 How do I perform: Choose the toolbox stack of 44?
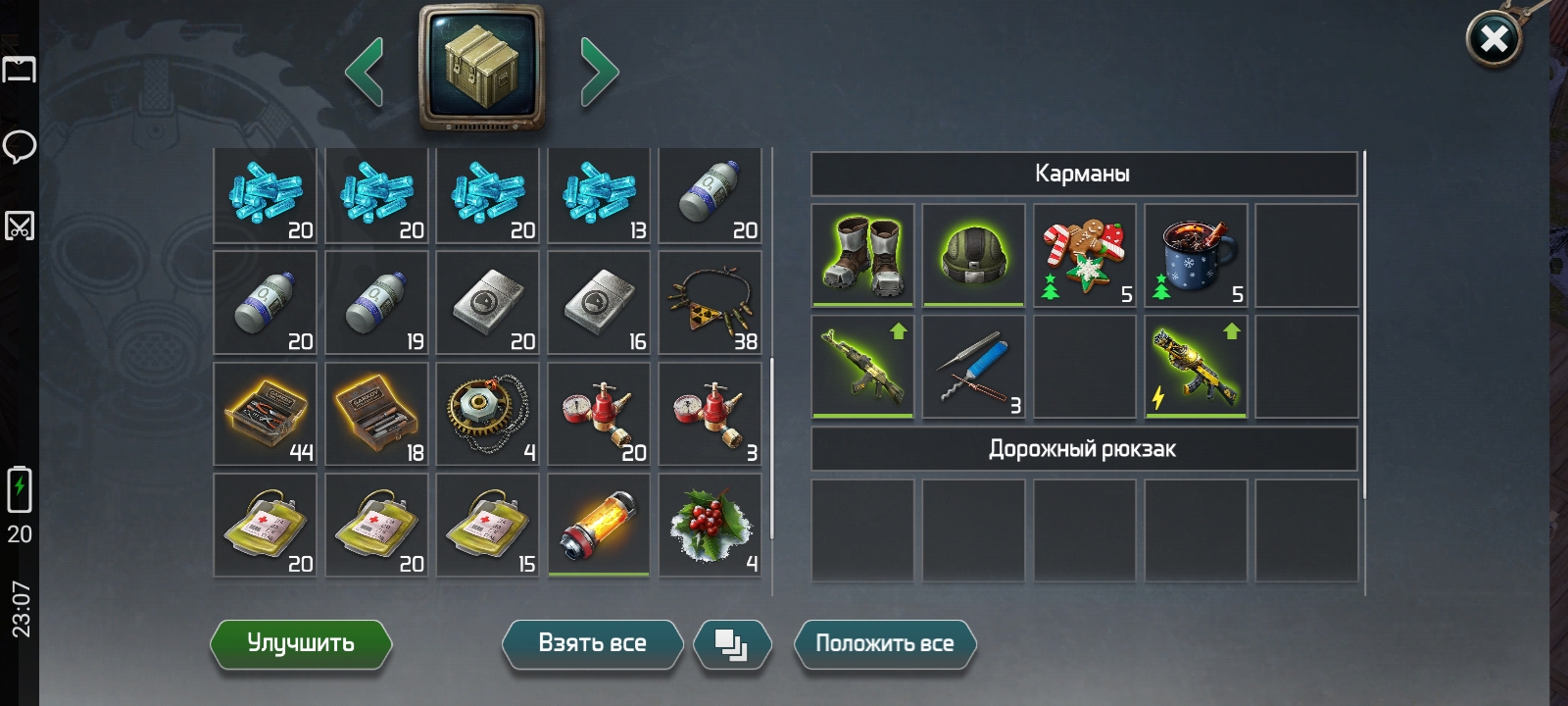266,413
